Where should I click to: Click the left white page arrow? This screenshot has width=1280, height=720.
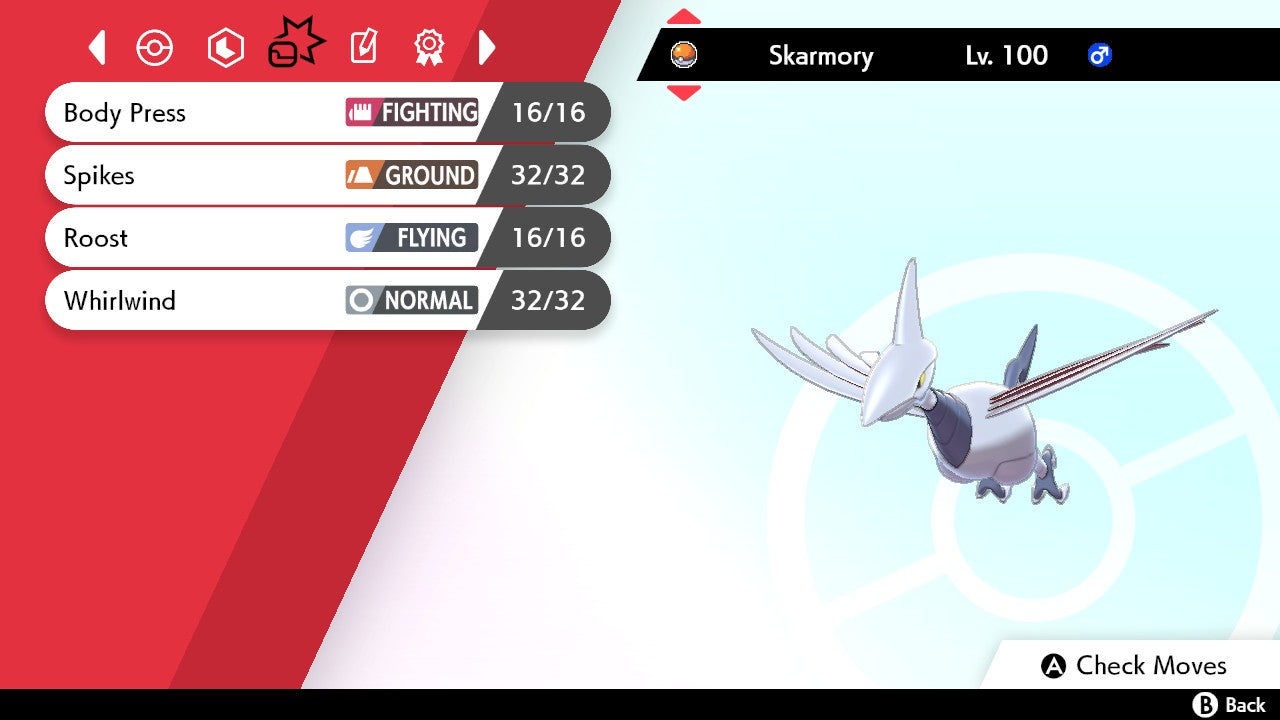point(97,47)
